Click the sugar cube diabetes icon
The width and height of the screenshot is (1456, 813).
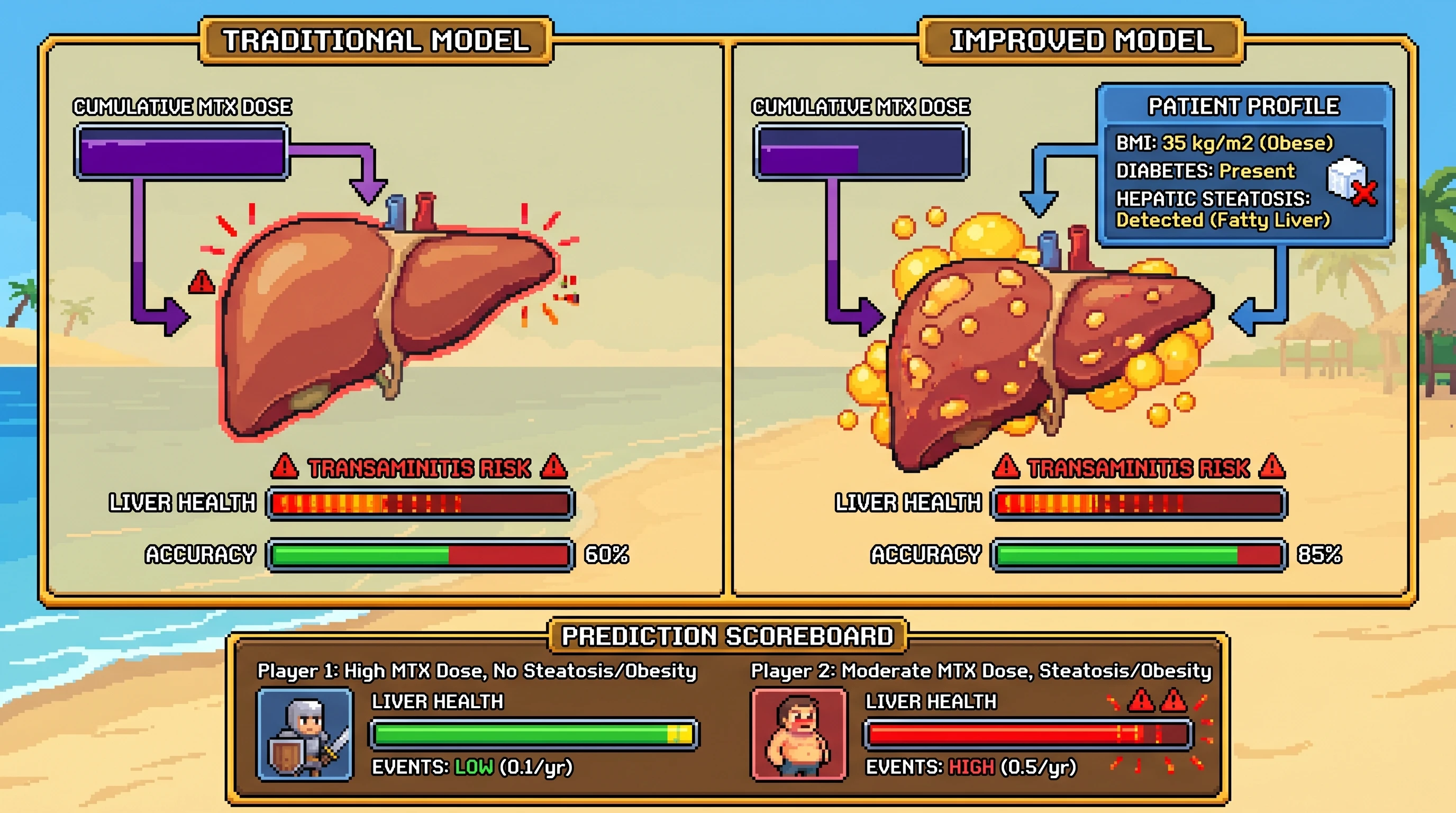(x=1350, y=179)
